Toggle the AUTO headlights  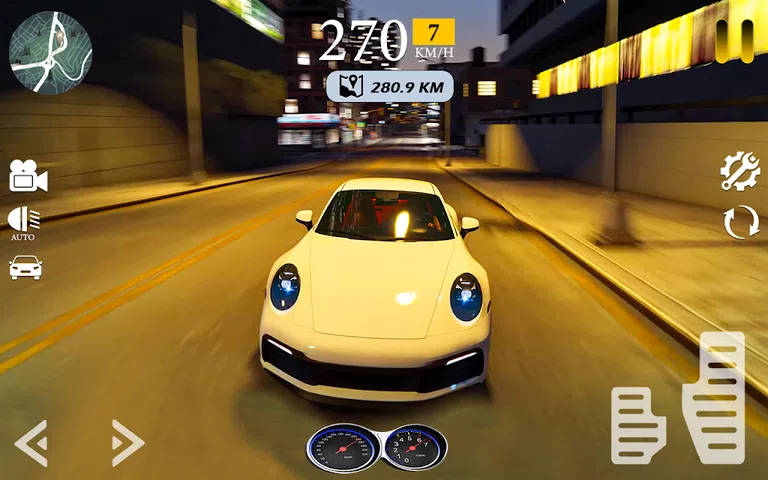coord(24,221)
